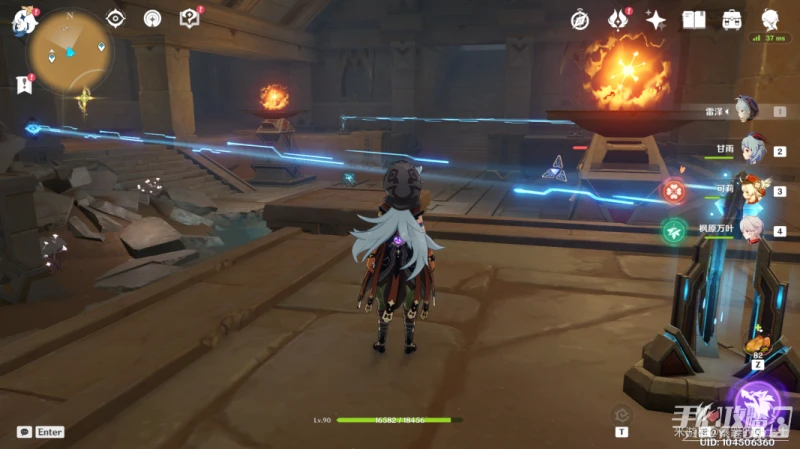Switch to party member 可莉

pyautogui.click(x=754, y=188)
